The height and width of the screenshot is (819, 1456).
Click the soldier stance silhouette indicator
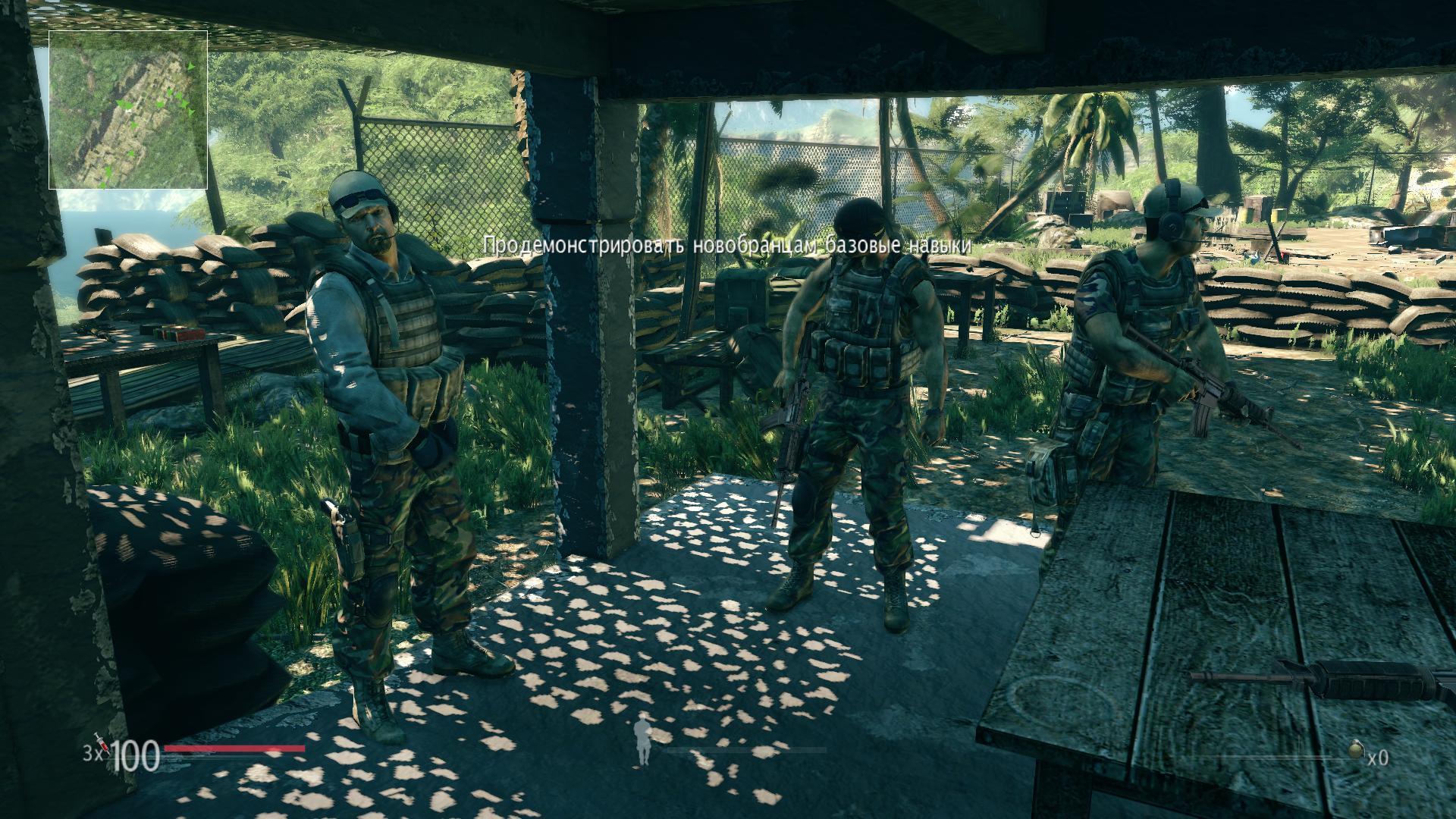(644, 739)
